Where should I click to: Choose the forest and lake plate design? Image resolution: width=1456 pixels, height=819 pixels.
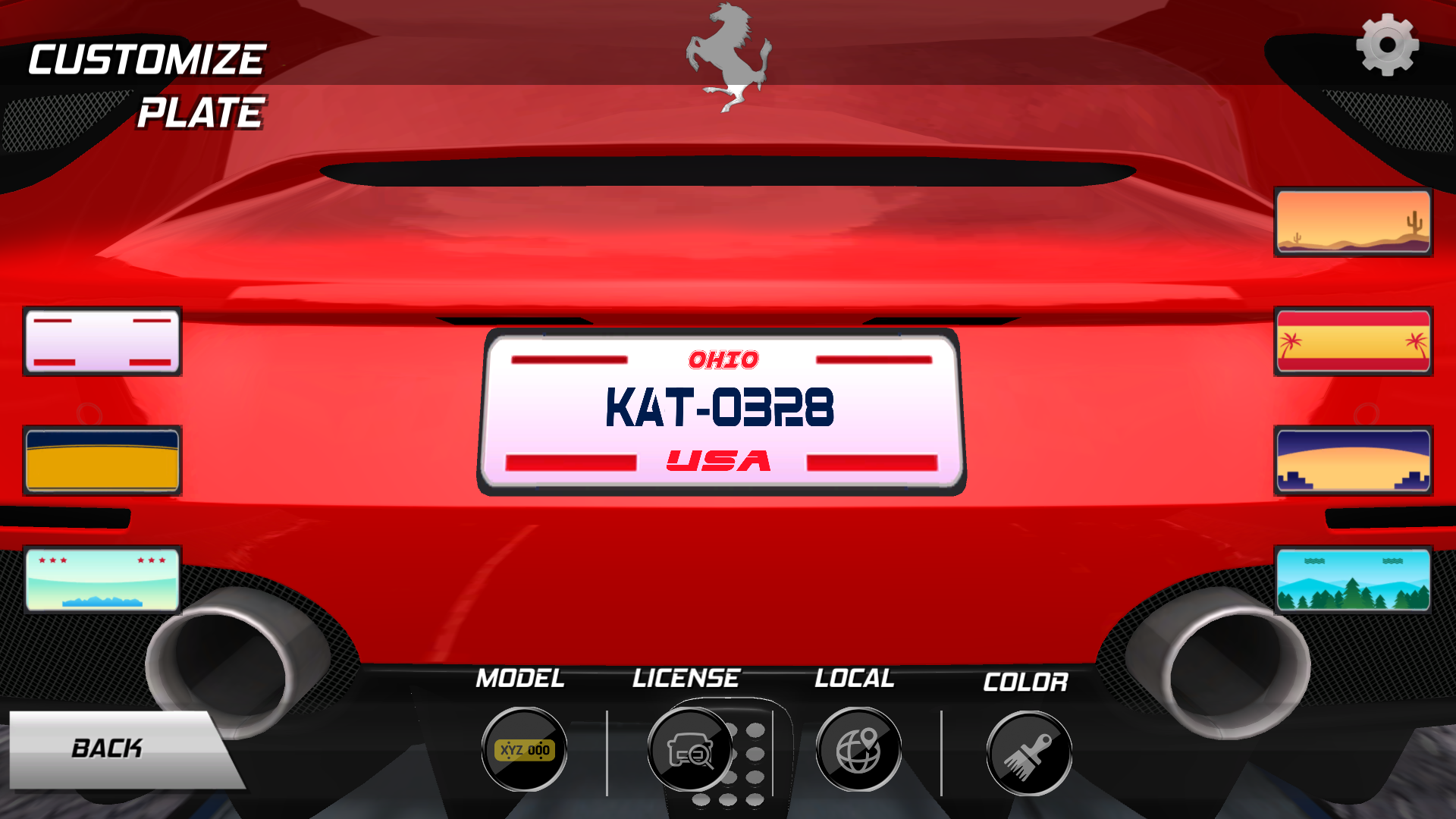(x=1353, y=580)
